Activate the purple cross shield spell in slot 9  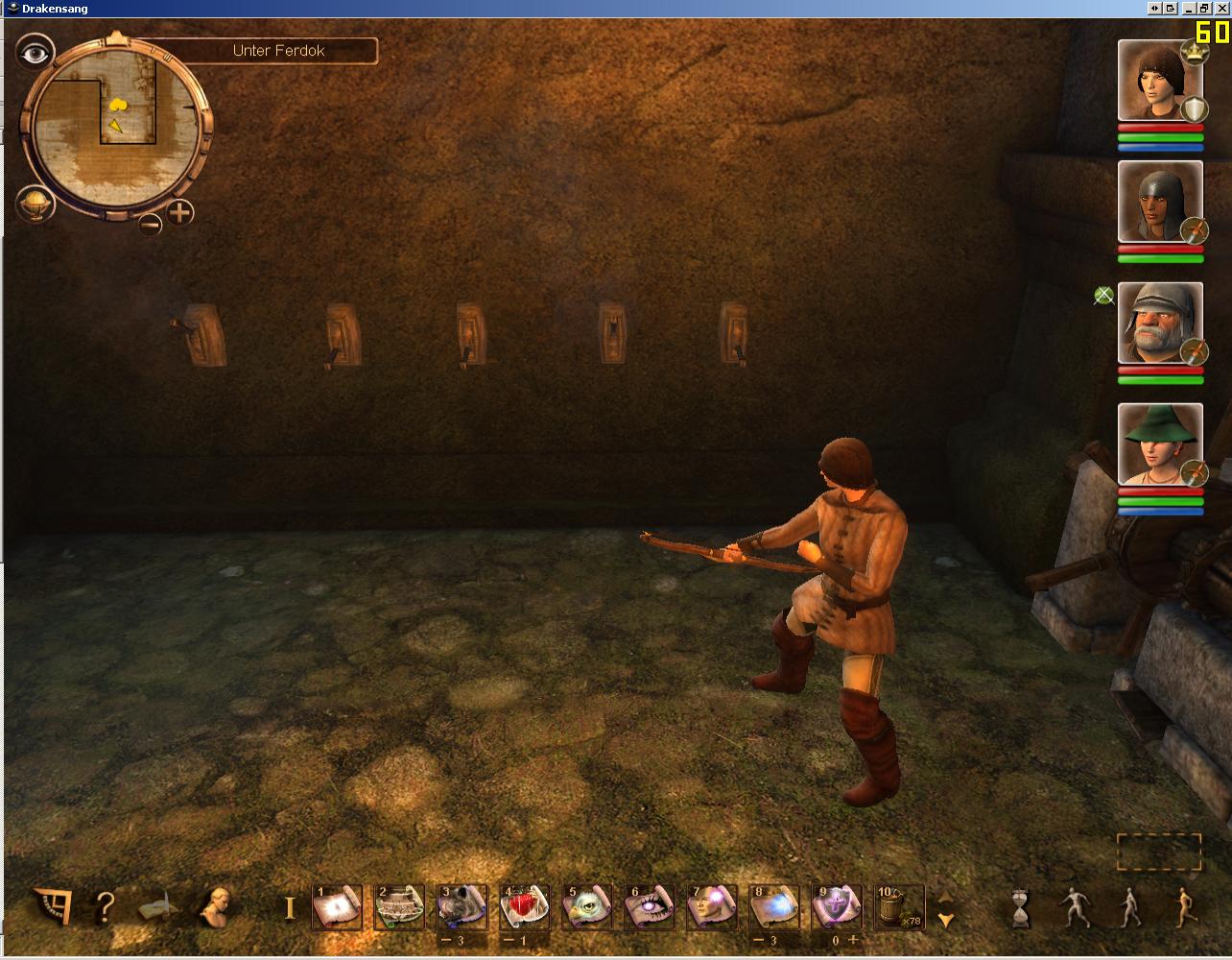[x=836, y=906]
